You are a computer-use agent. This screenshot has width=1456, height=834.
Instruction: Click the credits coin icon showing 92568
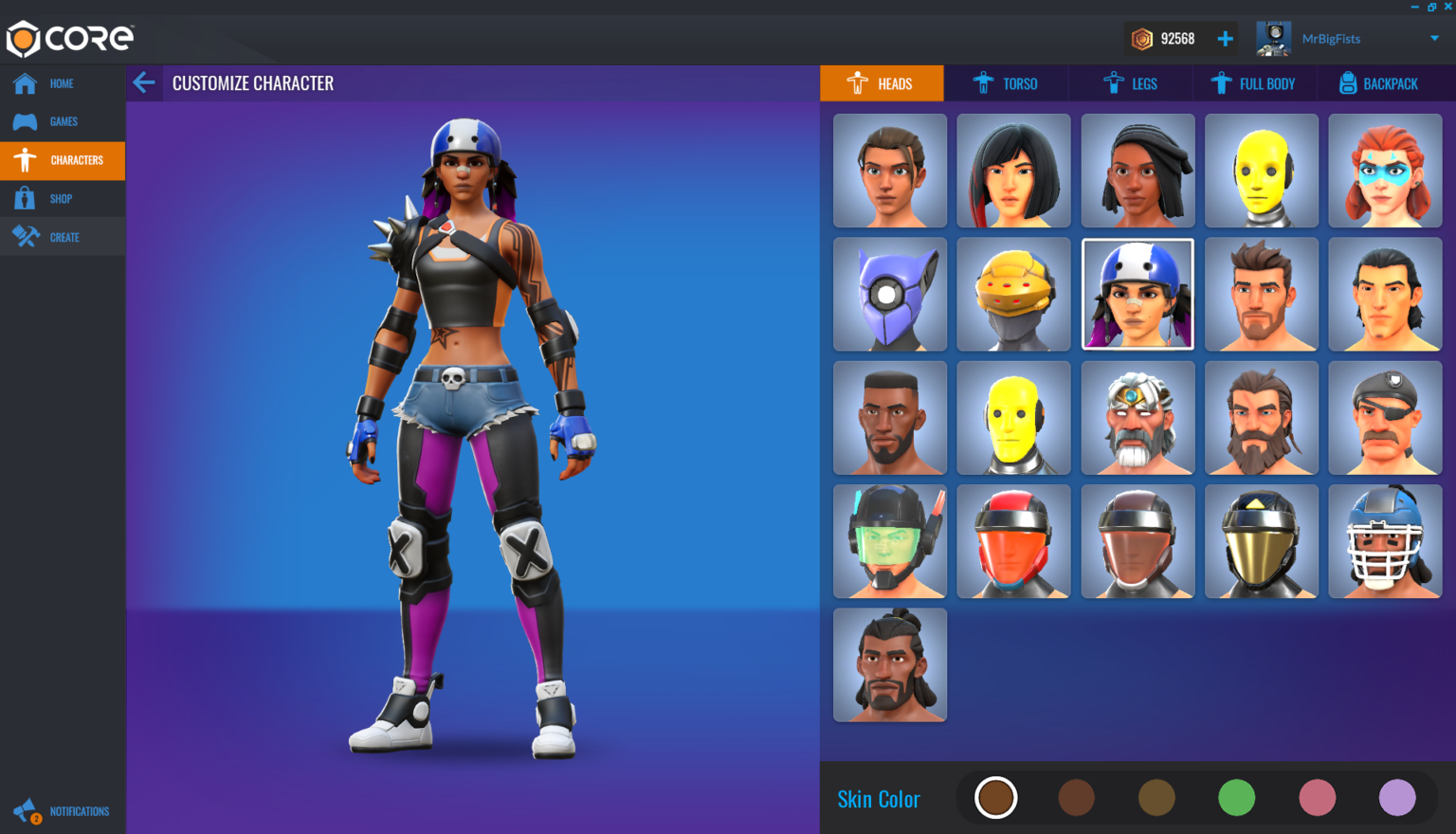[1144, 38]
